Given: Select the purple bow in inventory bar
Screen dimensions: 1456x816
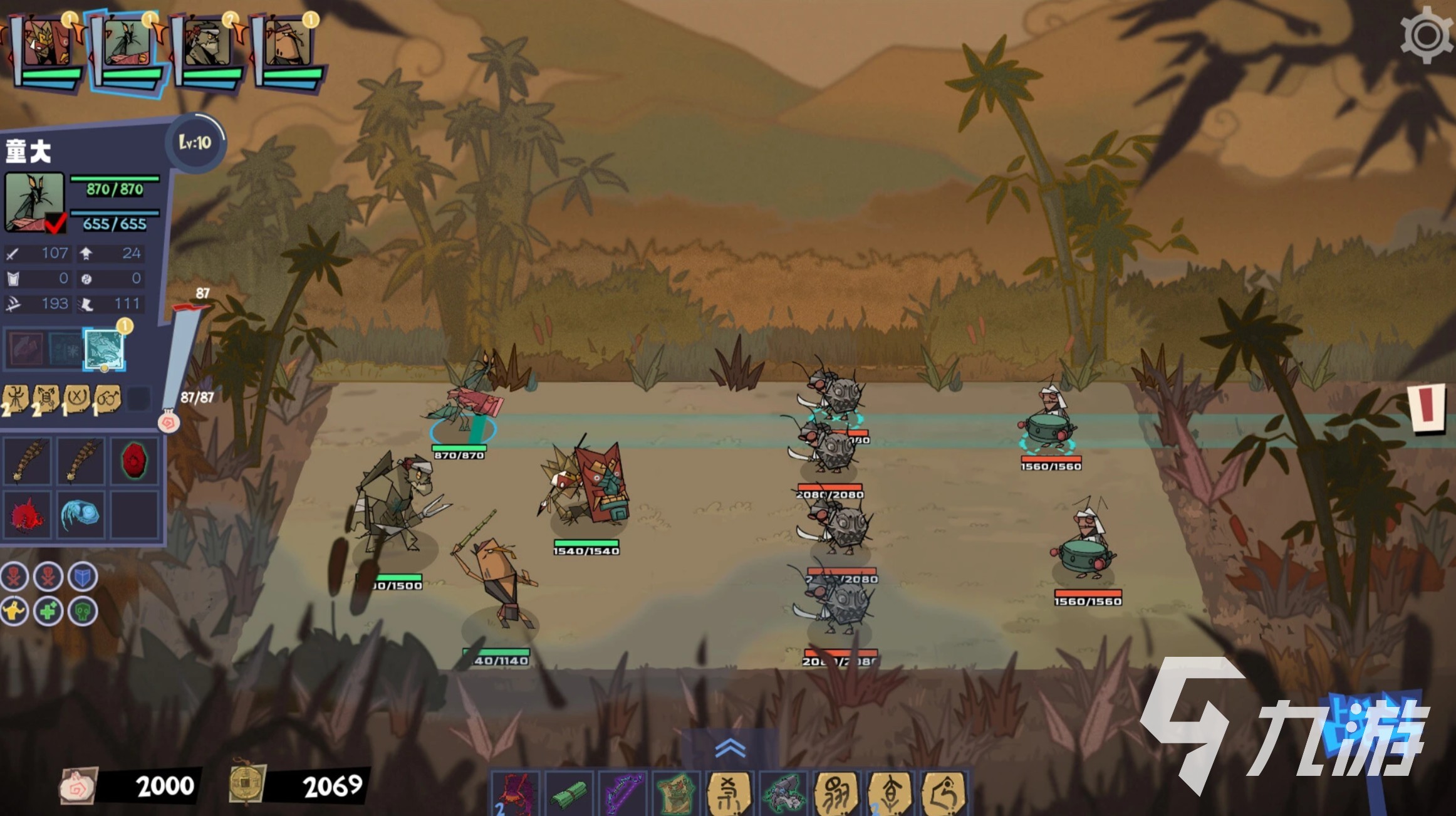Looking at the screenshot, I should 623,793.
